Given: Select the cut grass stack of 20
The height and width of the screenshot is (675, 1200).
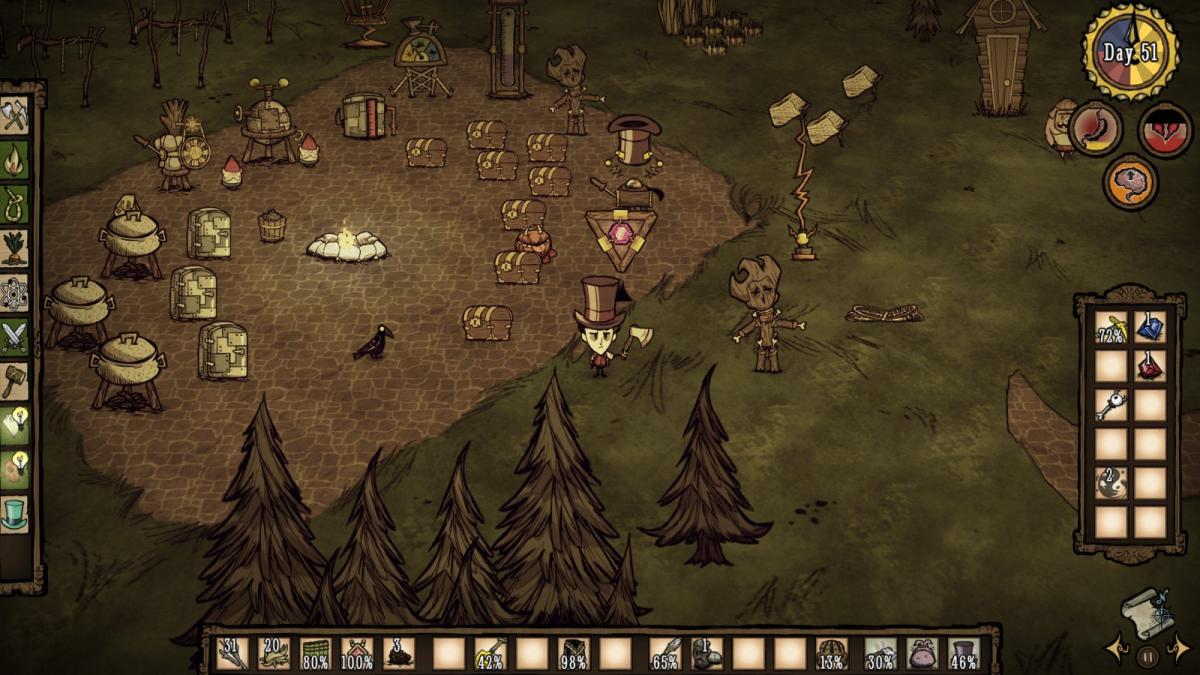Looking at the screenshot, I should [x=274, y=653].
